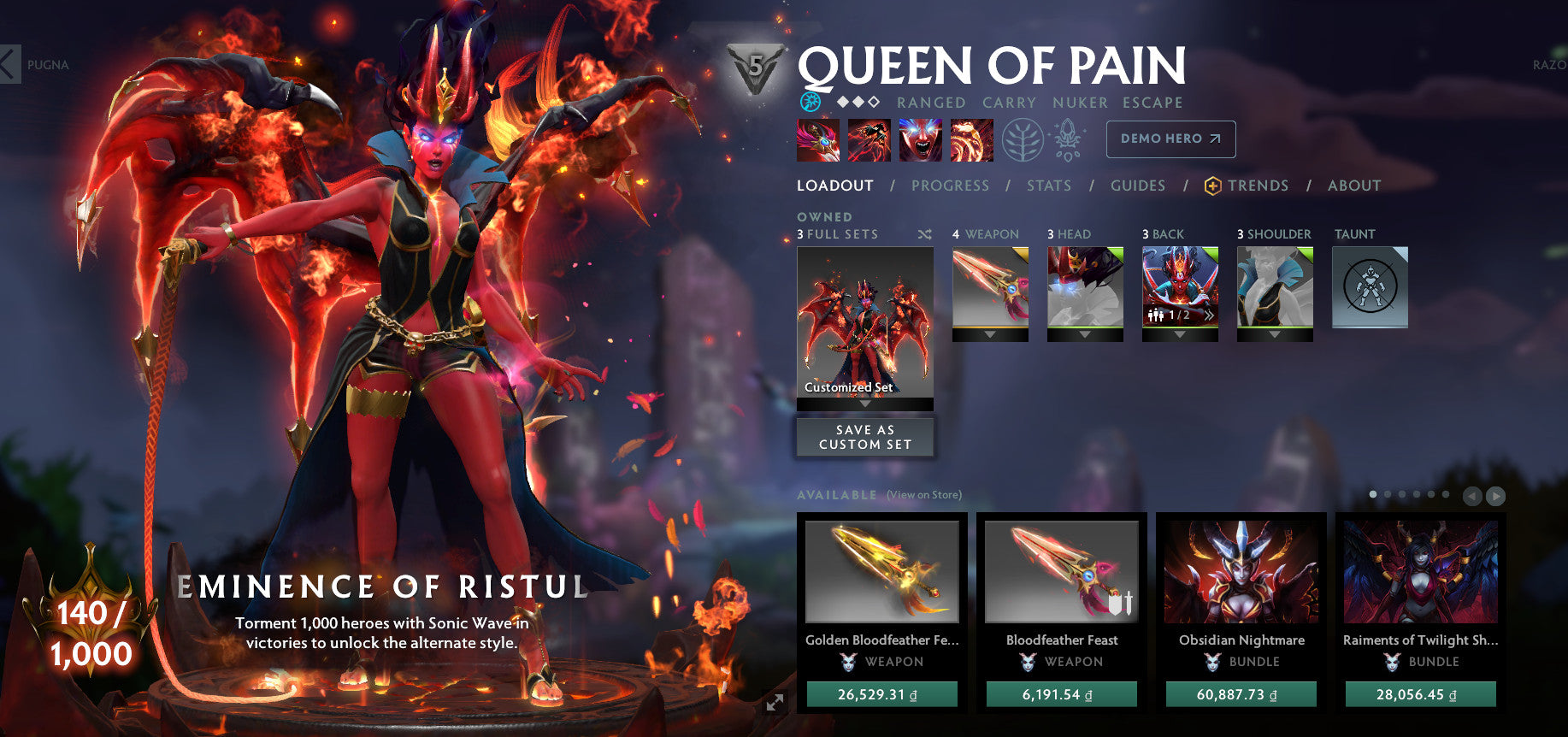1568x737 pixels.
Task: View the Guides tab
Action: [x=1138, y=186]
